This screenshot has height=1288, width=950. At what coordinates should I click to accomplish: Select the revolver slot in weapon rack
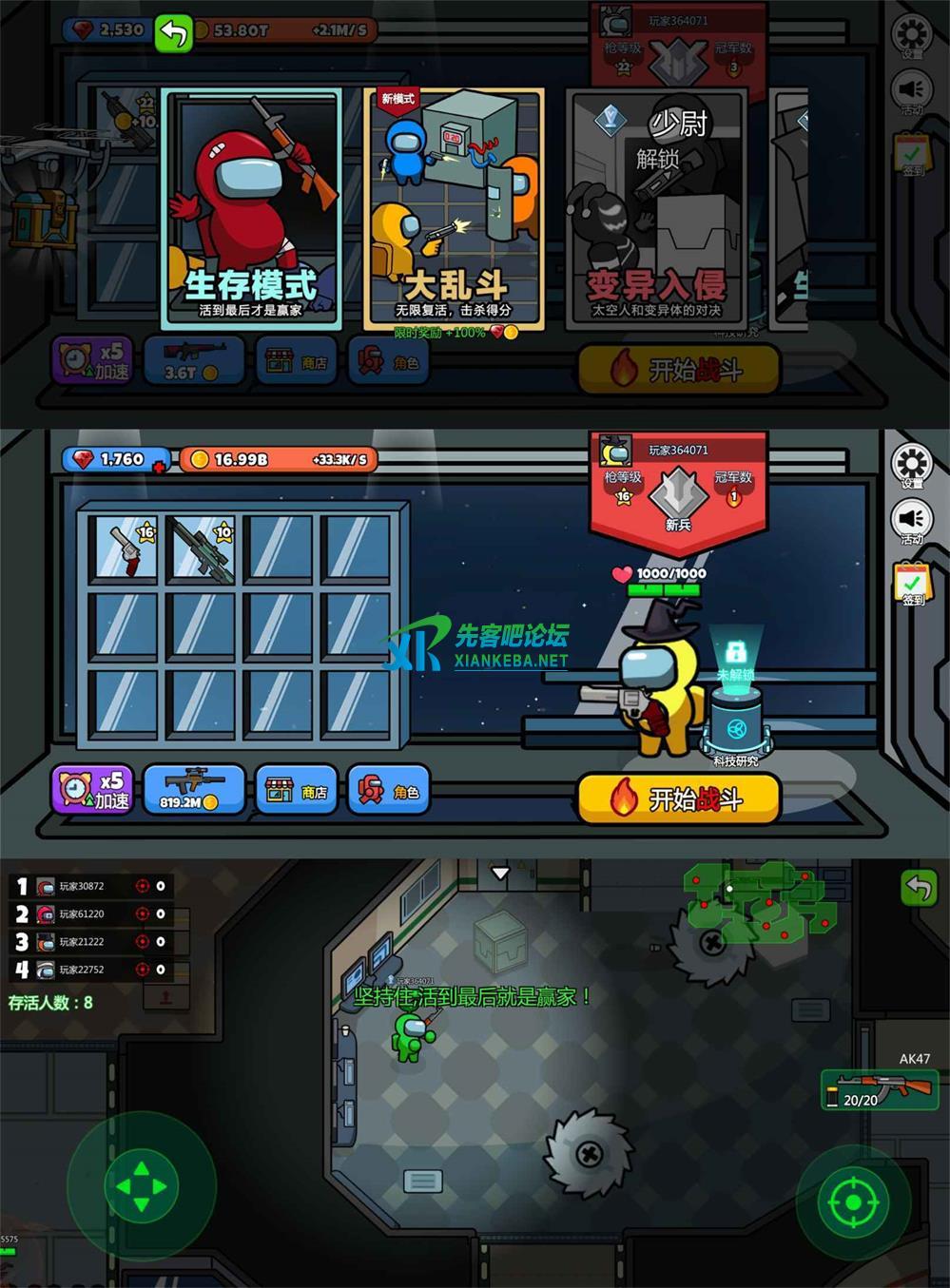pos(126,548)
